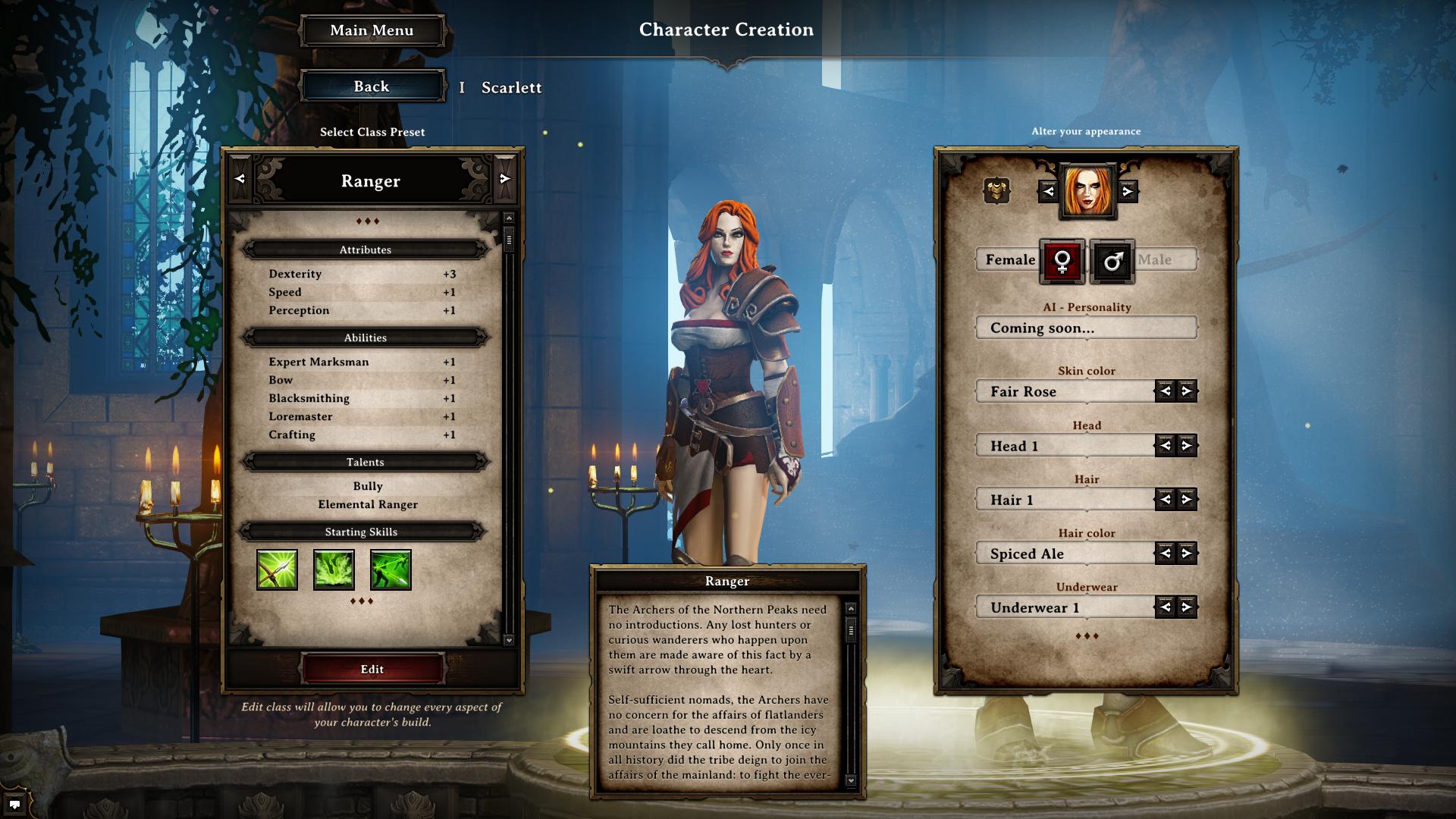Image resolution: width=1456 pixels, height=819 pixels.
Task: Pick the next Hair color after Spiced Ale
Action: (1187, 554)
